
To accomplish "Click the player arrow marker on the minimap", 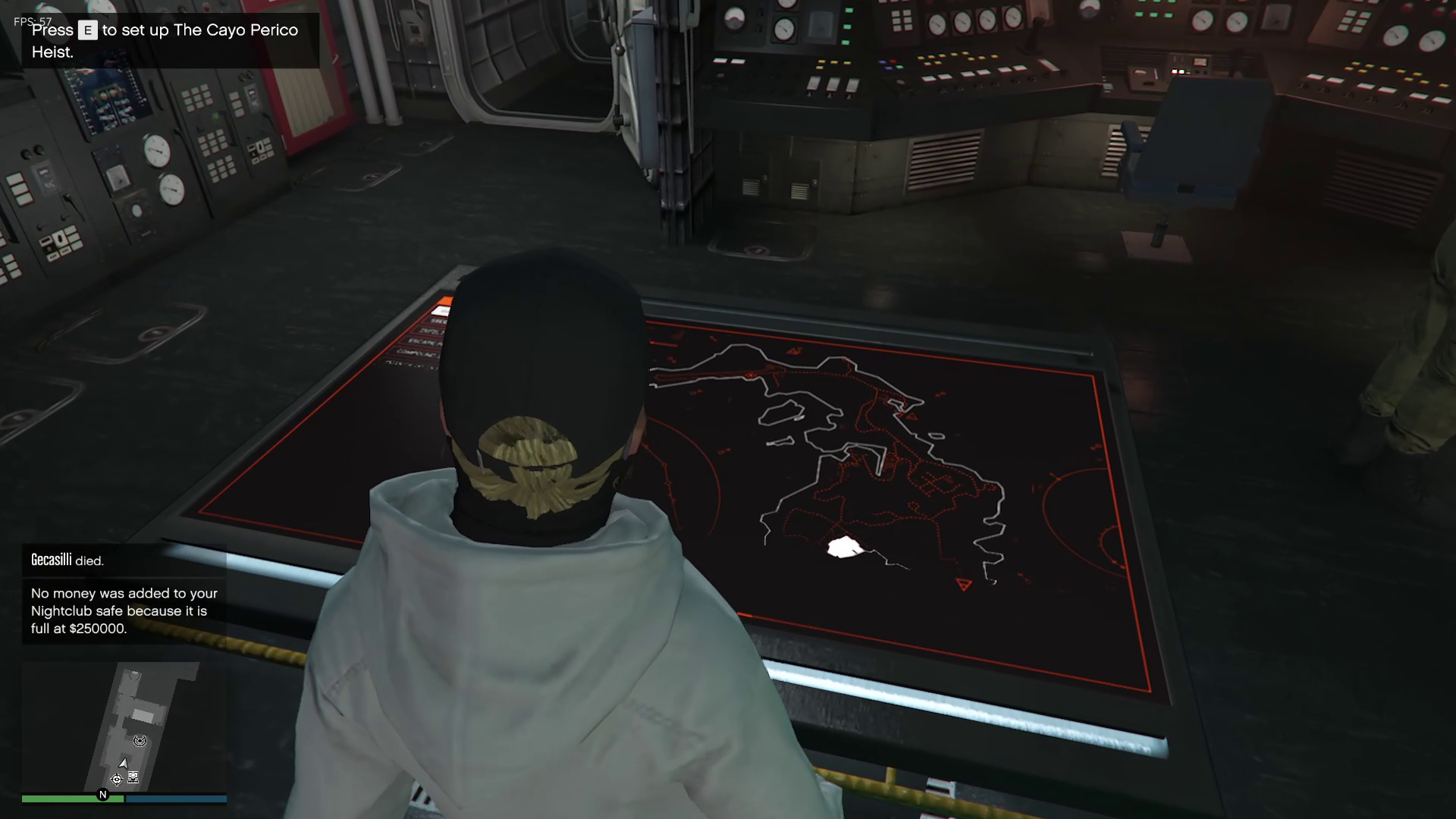I will (x=123, y=763).
